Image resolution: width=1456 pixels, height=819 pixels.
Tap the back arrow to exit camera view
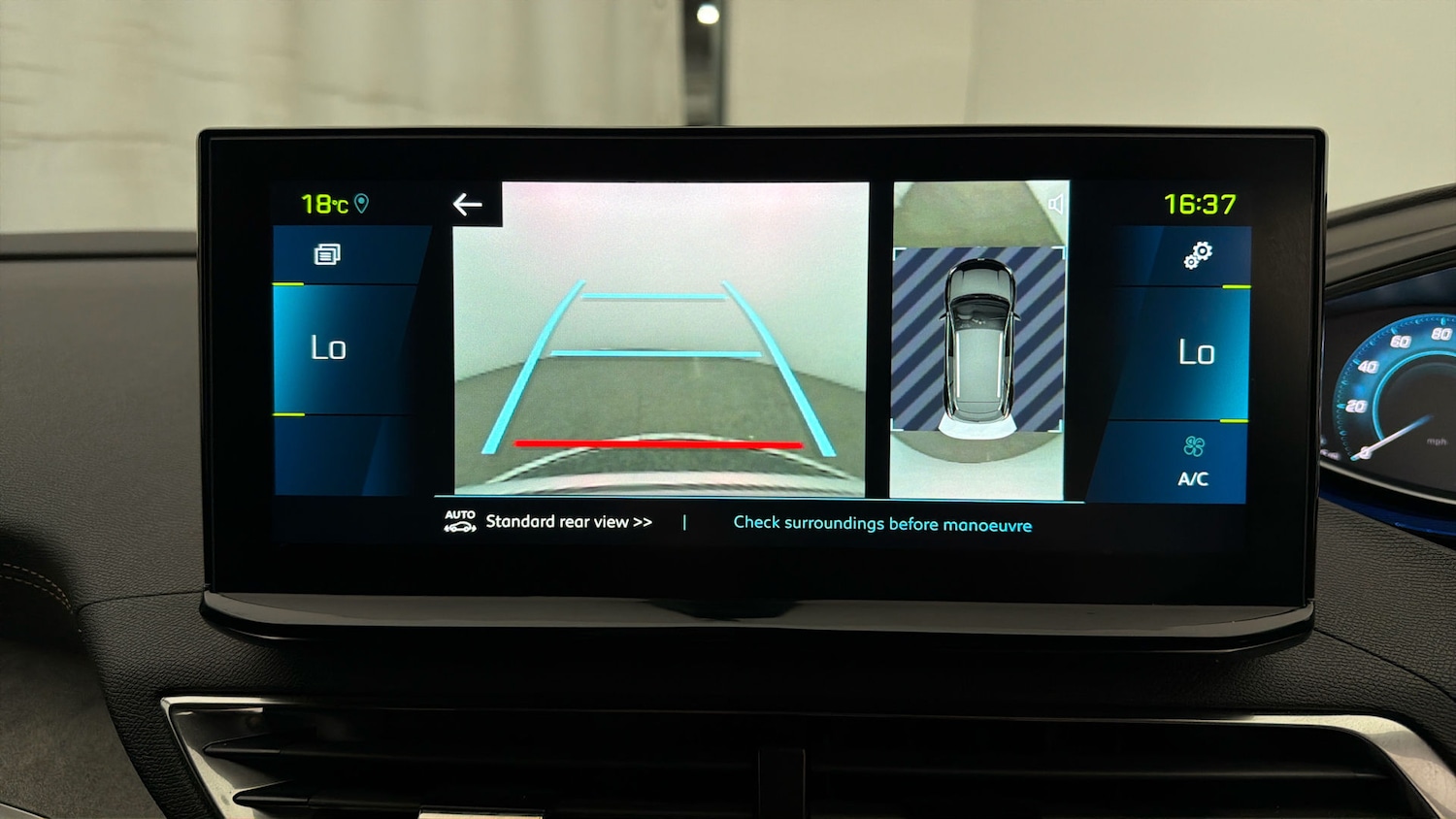(x=467, y=204)
